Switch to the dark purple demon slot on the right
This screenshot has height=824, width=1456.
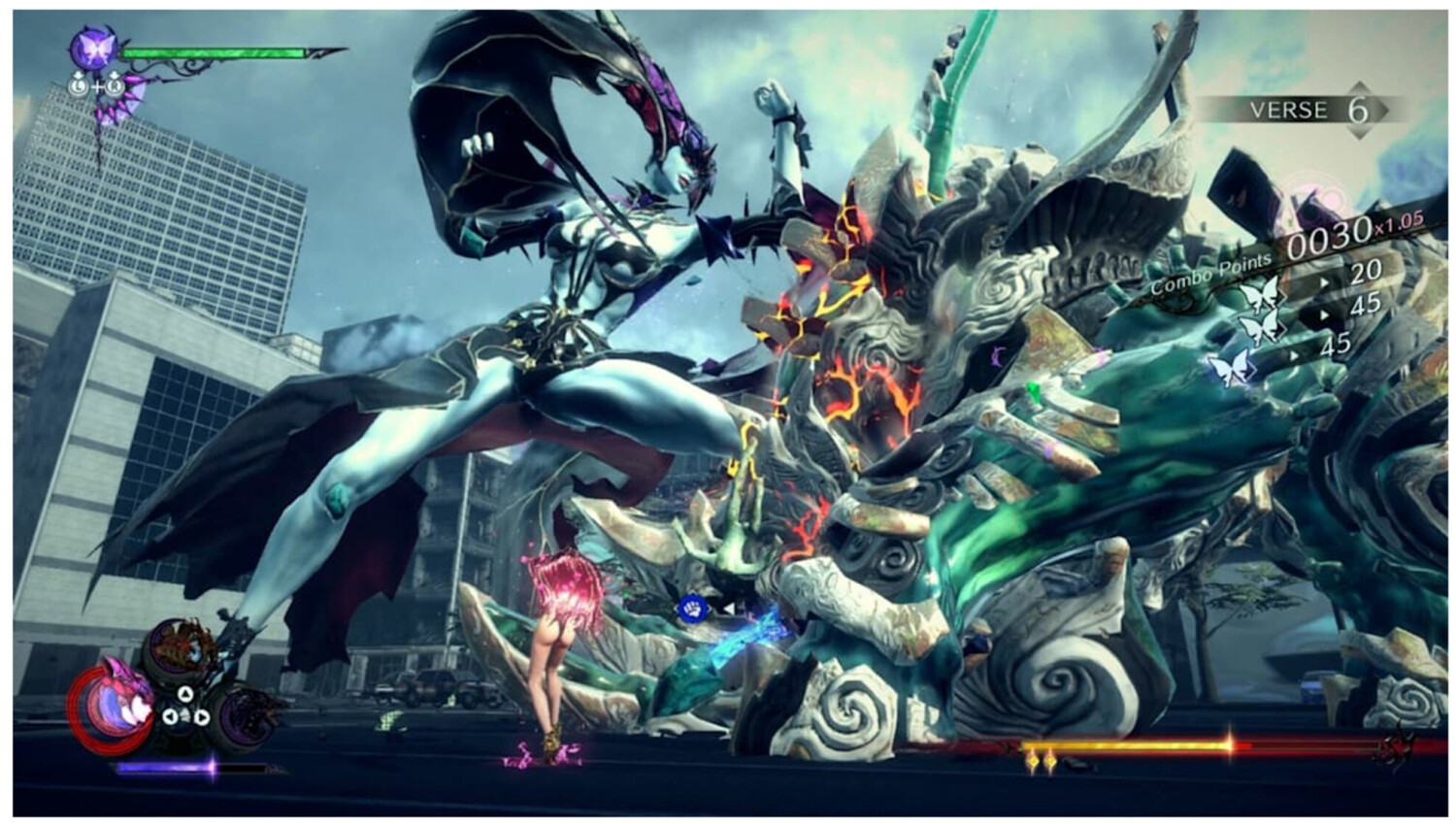244,716
